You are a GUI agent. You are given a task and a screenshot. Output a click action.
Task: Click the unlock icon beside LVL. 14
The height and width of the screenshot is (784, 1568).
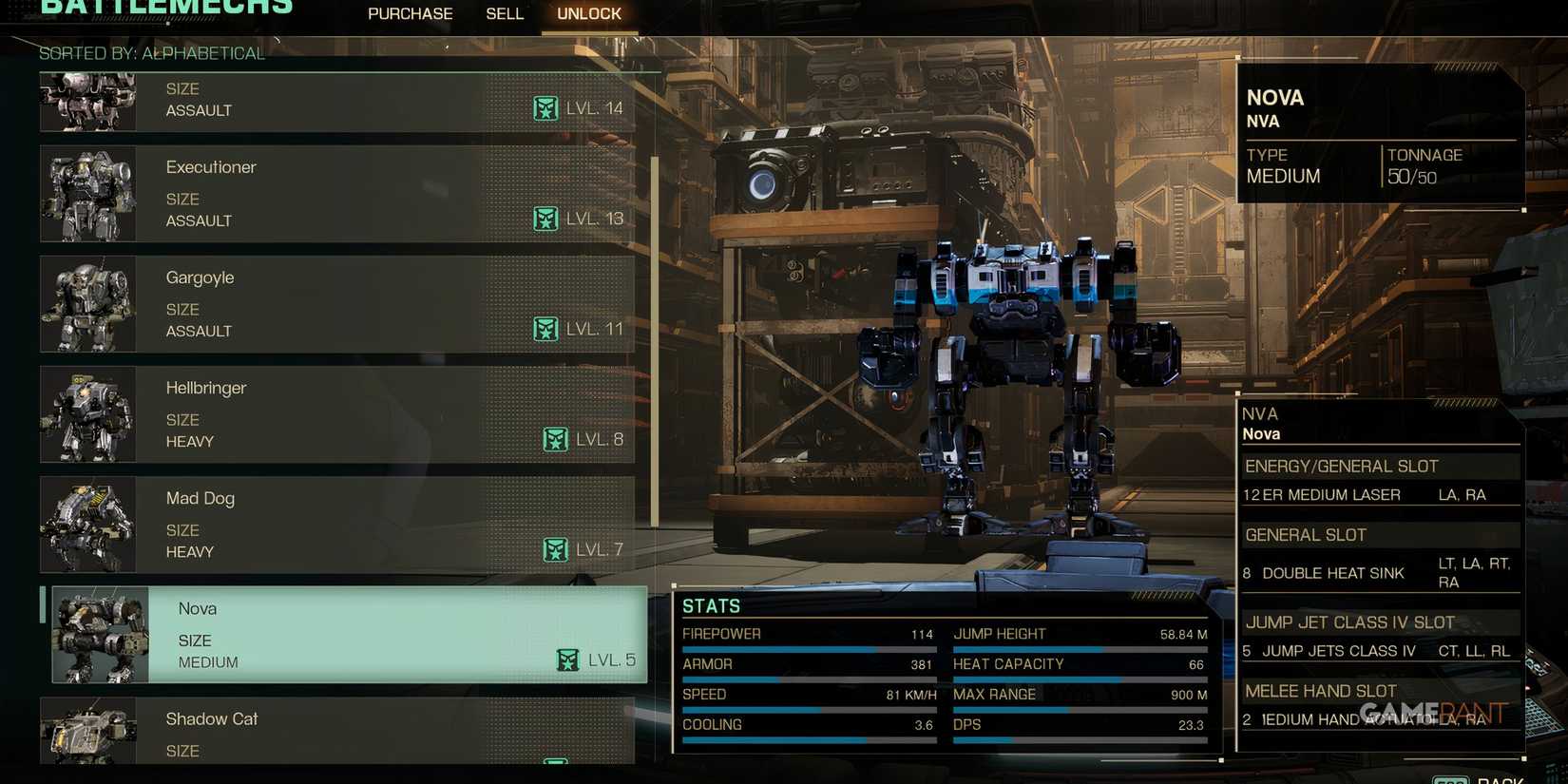[x=546, y=108]
